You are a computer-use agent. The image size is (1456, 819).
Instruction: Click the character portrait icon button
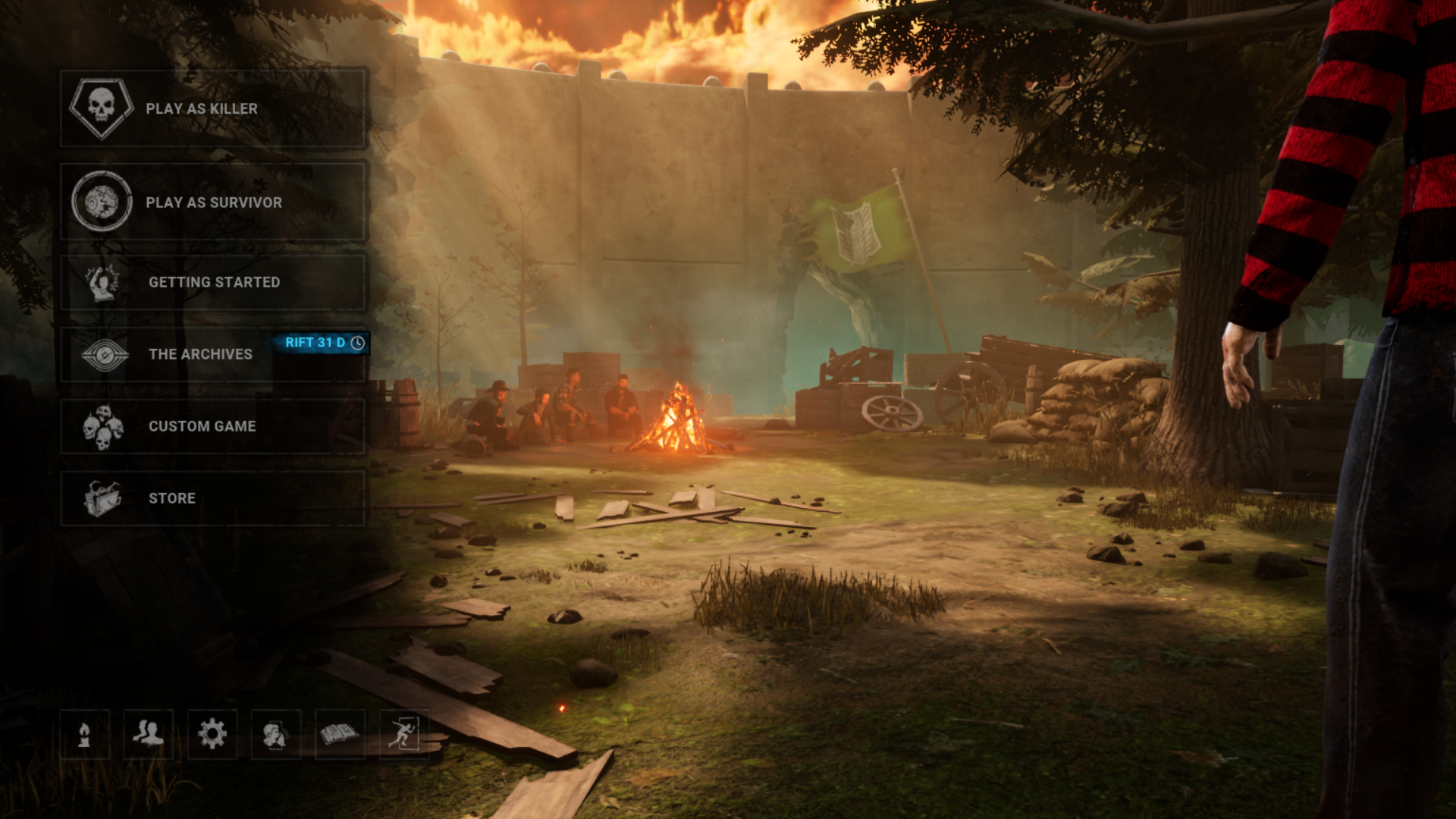pos(276,734)
